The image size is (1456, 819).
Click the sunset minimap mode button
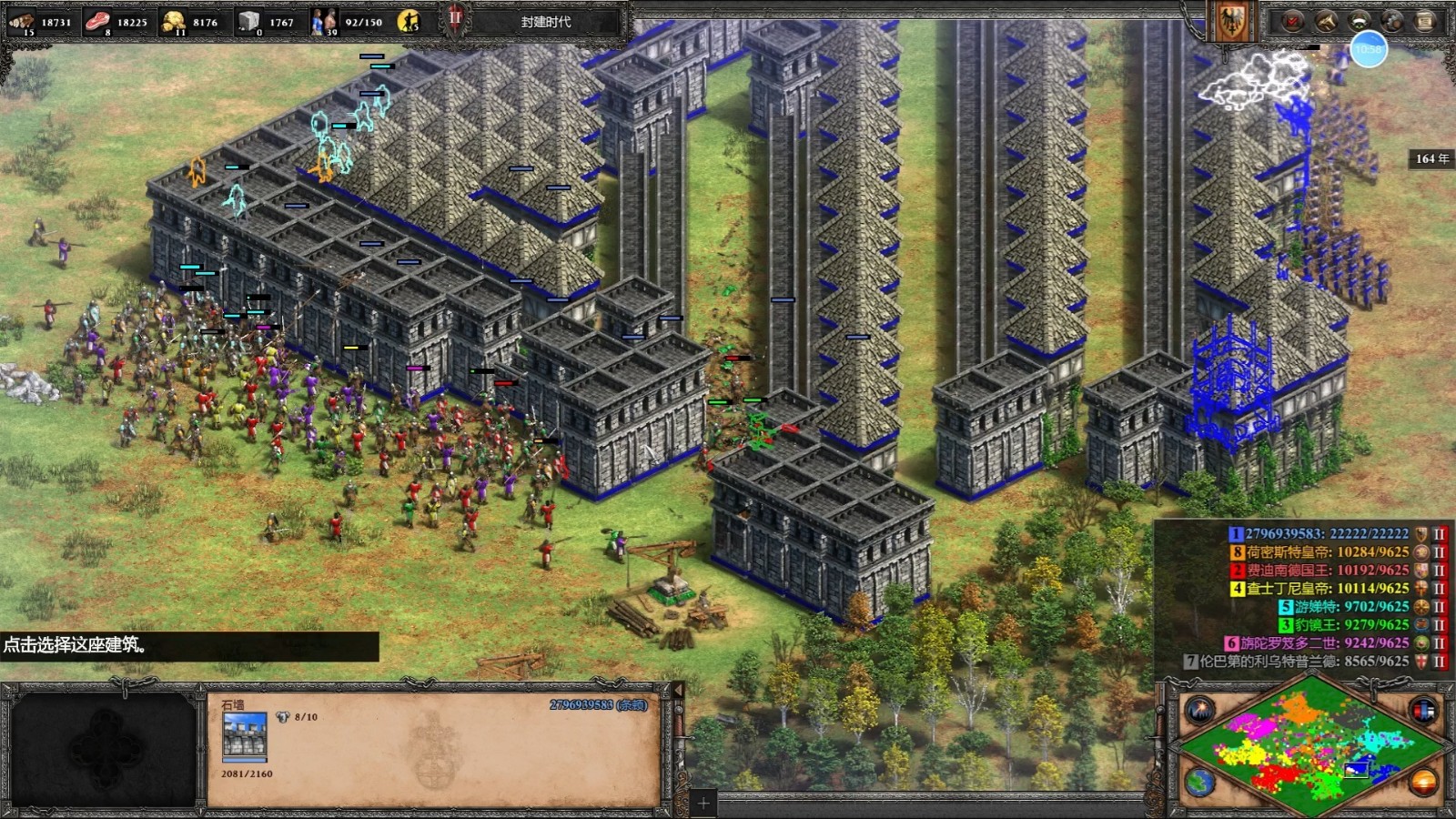[x=1423, y=783]
